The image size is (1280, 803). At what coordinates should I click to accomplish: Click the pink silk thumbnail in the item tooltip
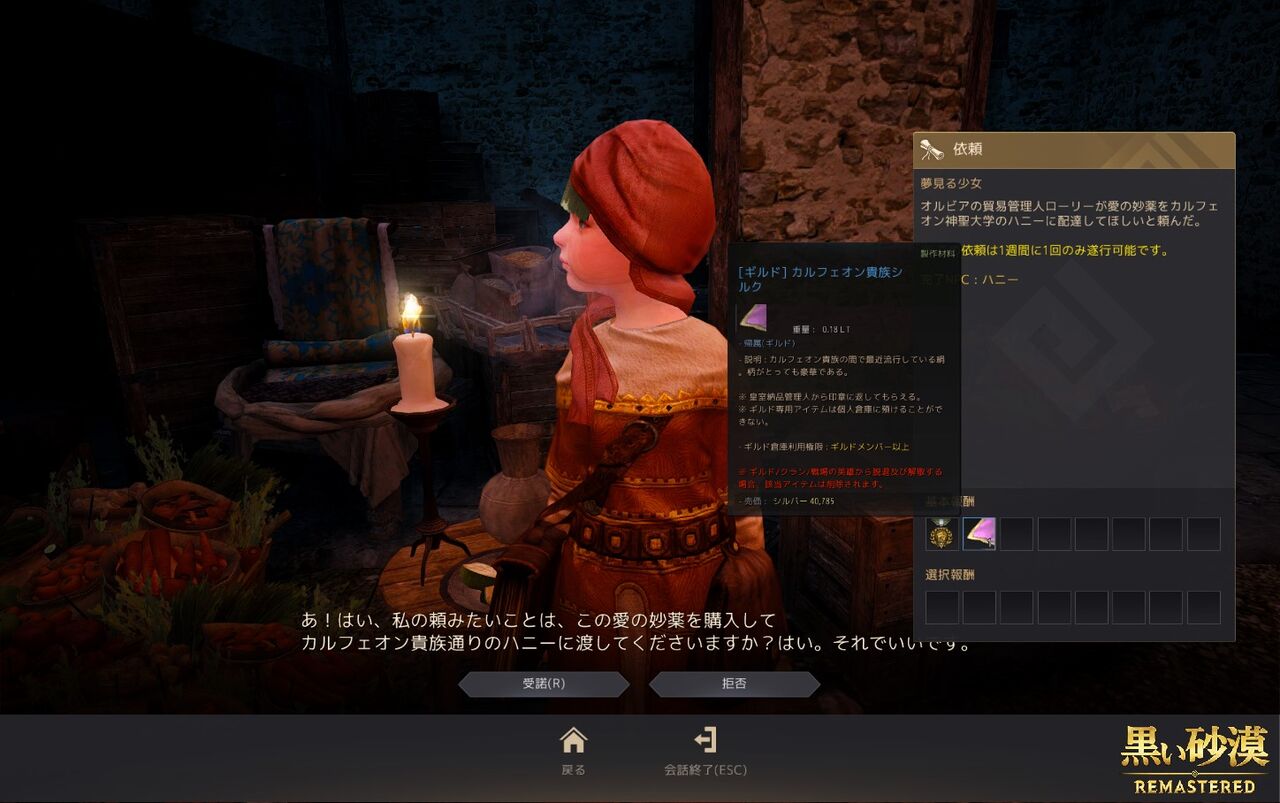pos(755,317)
